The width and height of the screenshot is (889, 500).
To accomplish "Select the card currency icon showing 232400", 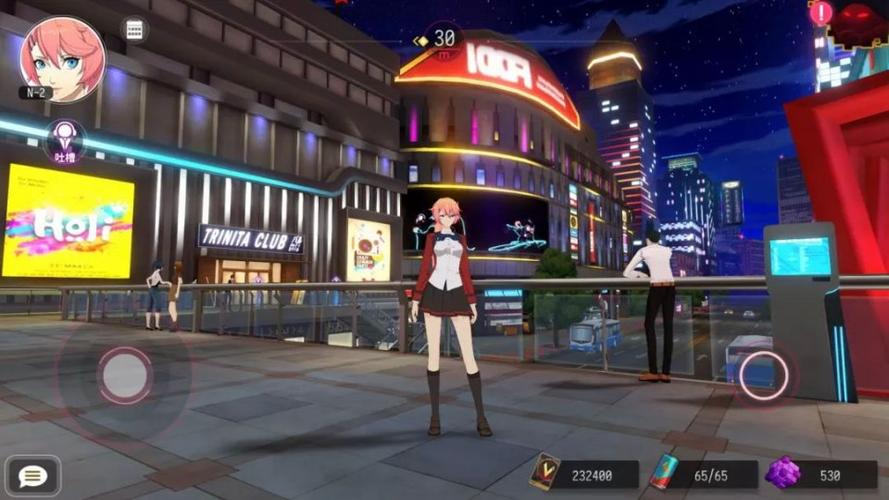I will (x=544, y=472).
